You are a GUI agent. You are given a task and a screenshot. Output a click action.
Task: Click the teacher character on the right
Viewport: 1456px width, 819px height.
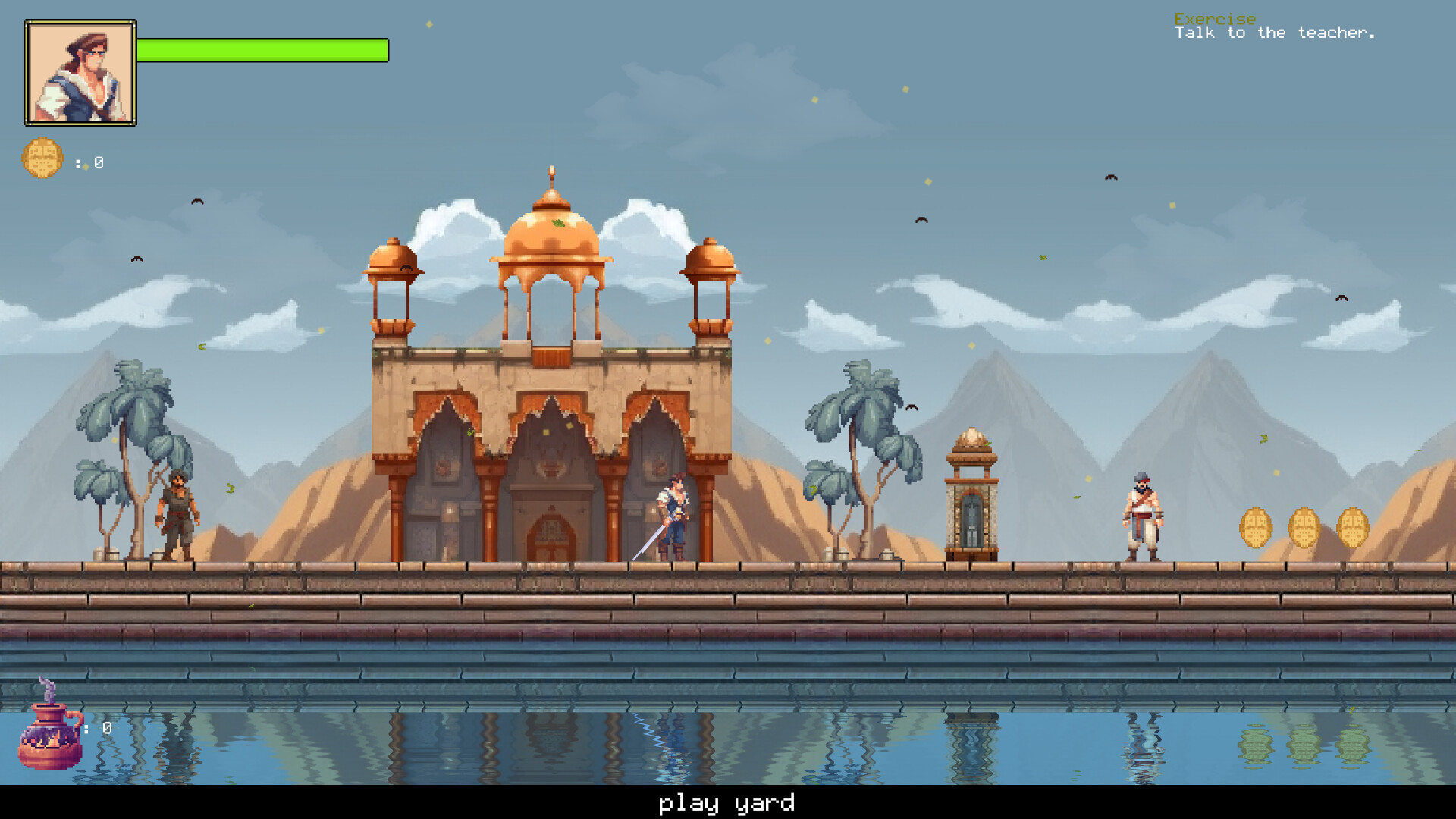pos(1144,516)
